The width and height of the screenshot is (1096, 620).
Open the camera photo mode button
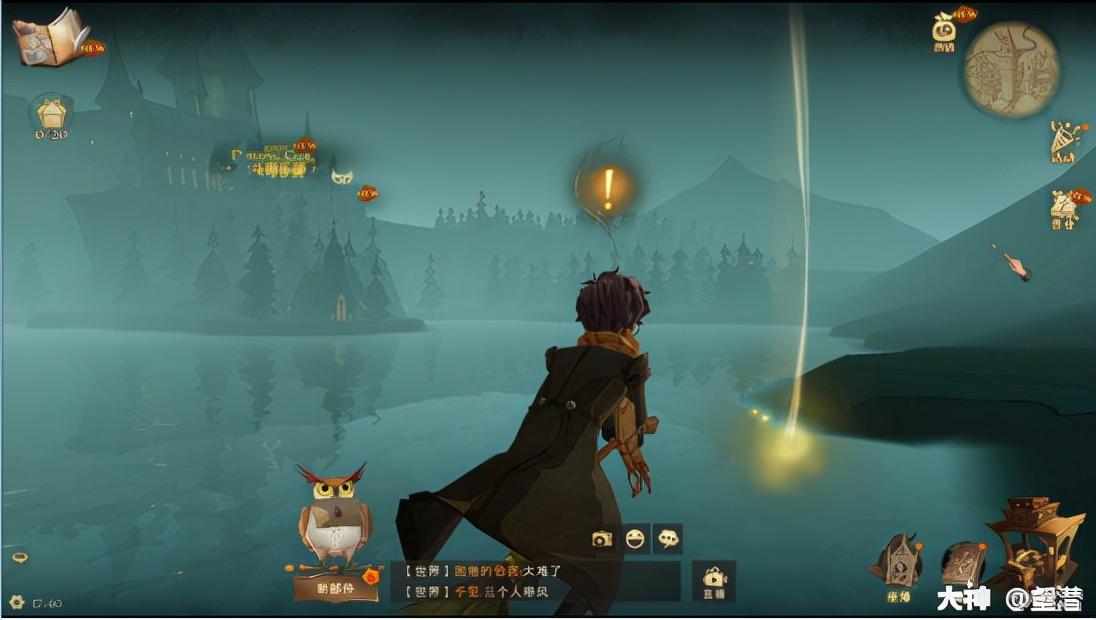pos(602,539)
